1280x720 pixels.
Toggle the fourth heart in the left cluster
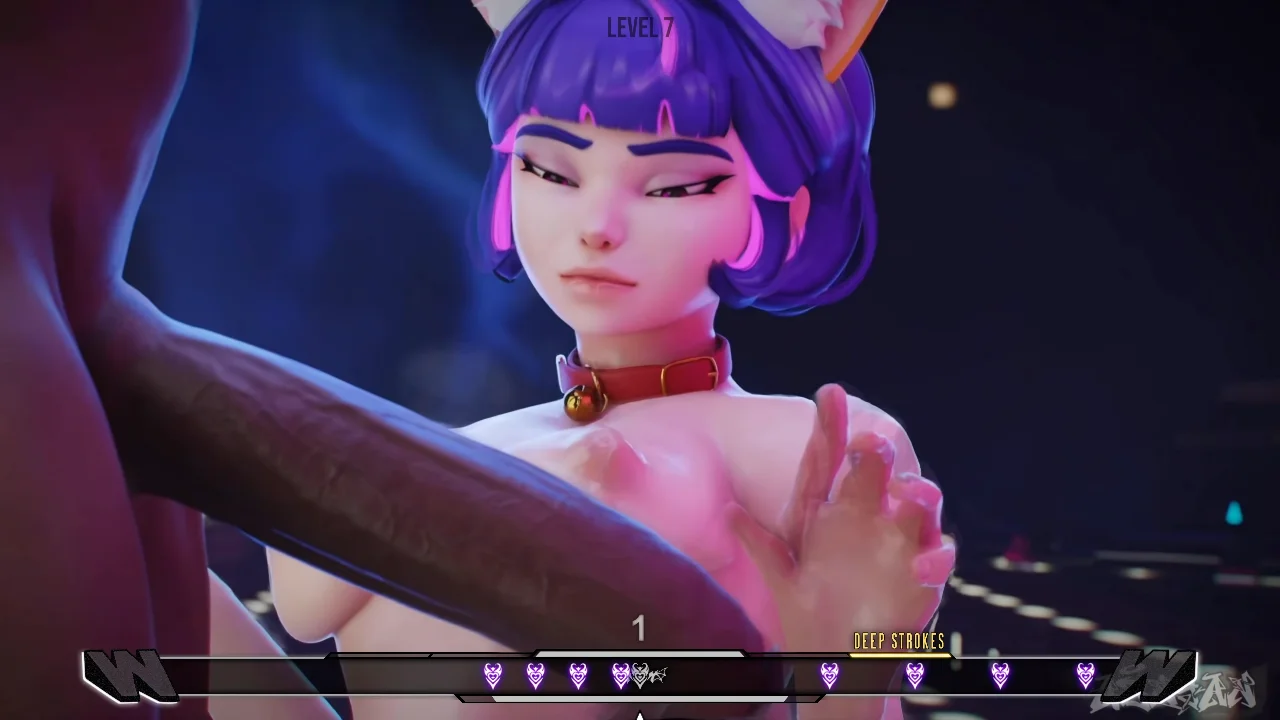619,675
